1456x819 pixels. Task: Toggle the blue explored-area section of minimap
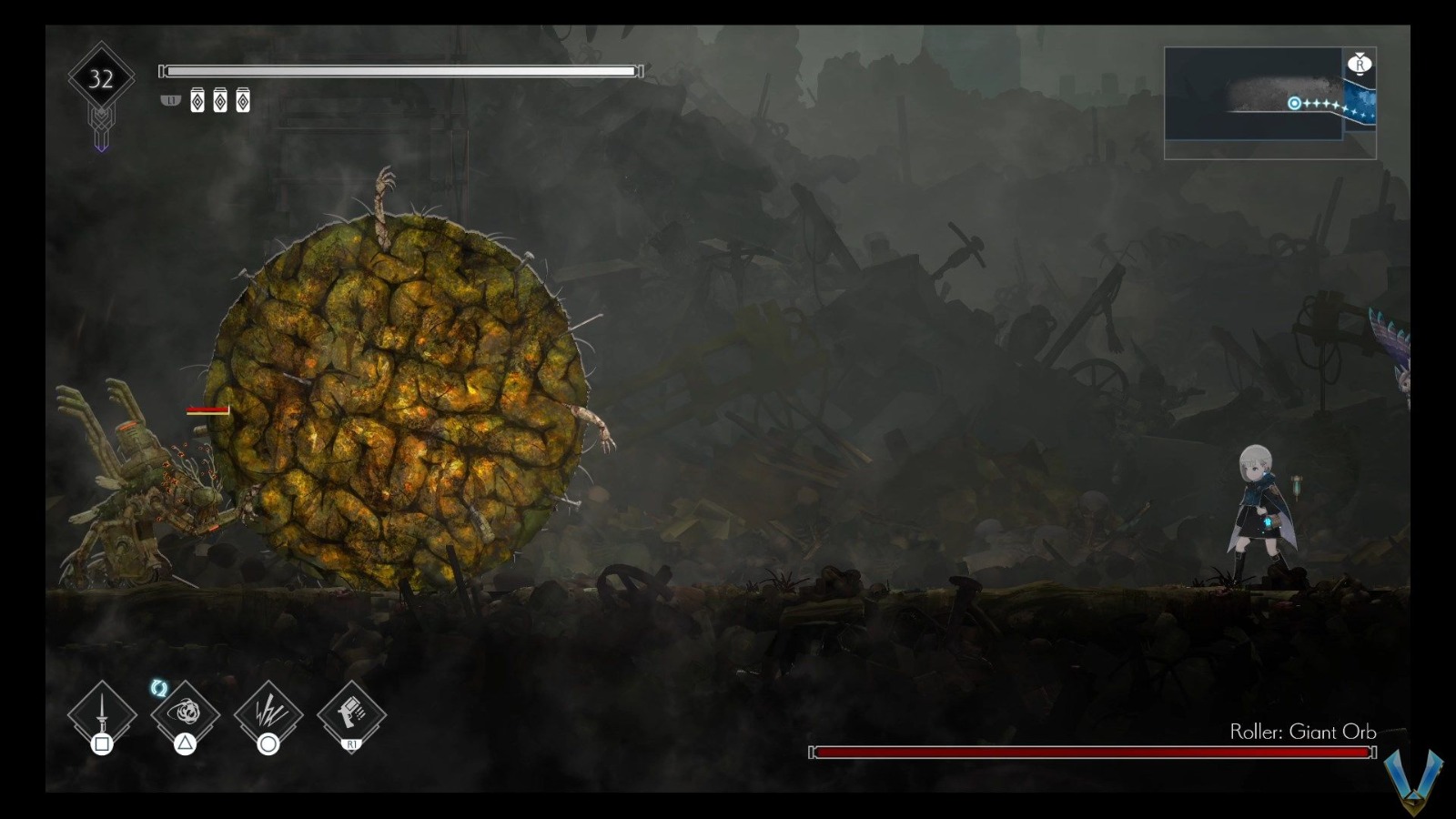coord(1362,103)
